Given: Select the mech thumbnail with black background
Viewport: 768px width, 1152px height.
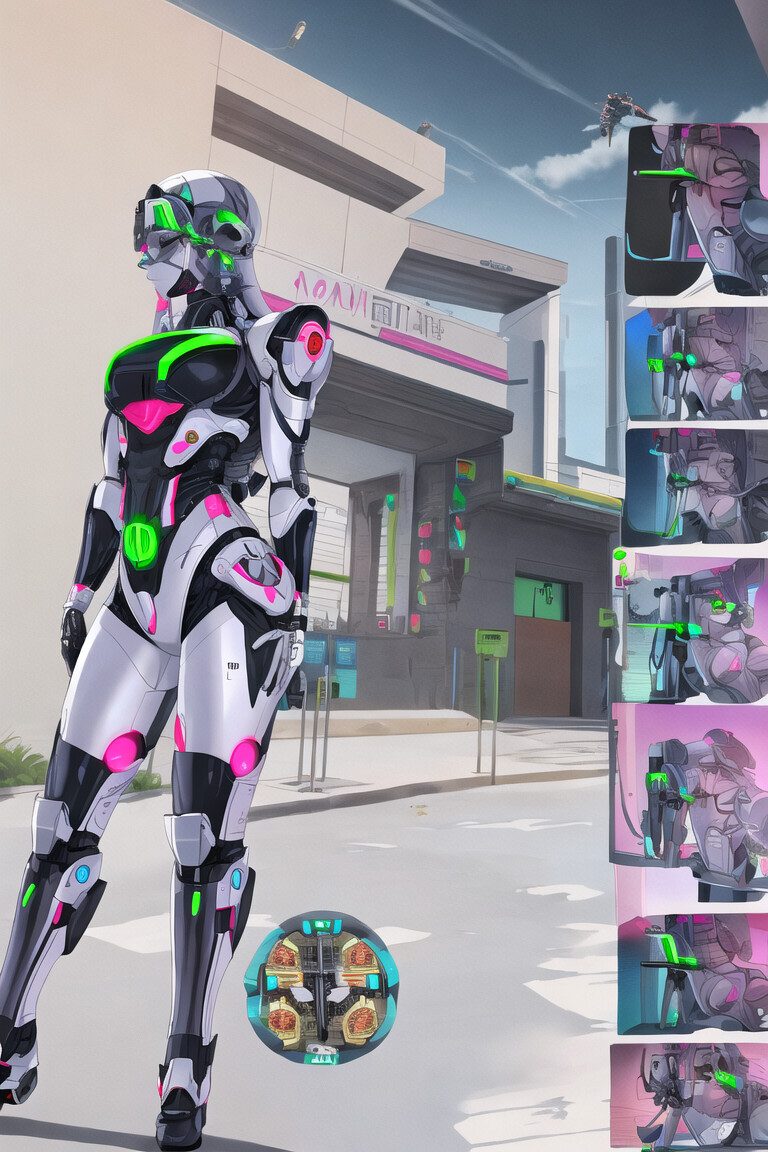Looking at the screenshot, I should pyautogui.click(x=696, y=209).
